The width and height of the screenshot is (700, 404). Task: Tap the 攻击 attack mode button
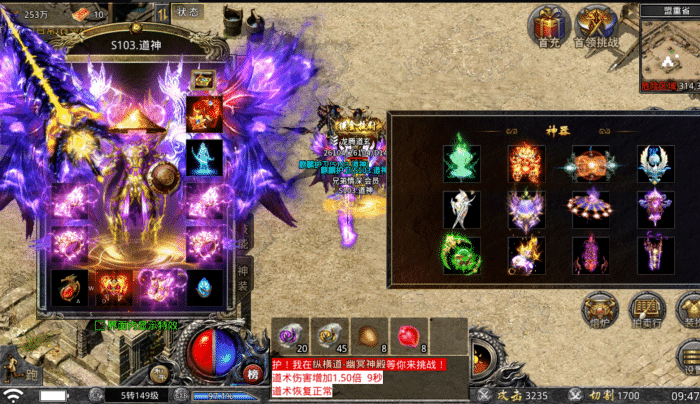[x=518, y=395]
